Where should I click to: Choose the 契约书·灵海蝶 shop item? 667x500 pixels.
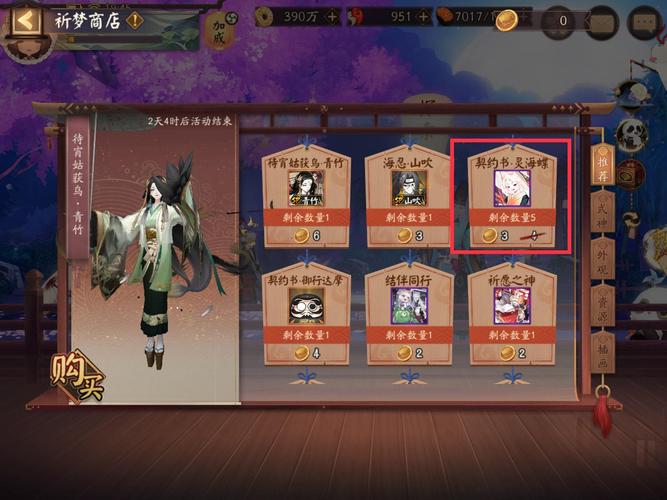tap(511, 196)
